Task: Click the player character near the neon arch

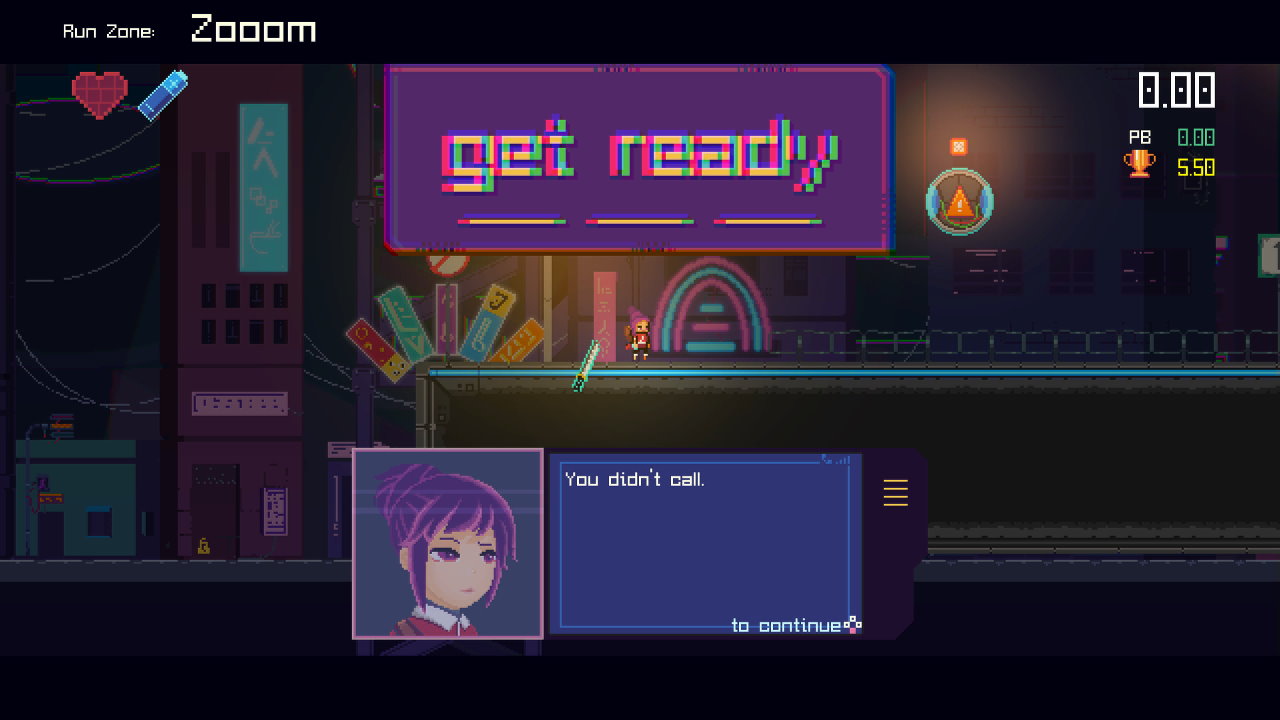Action: click(x=639, y=334)
